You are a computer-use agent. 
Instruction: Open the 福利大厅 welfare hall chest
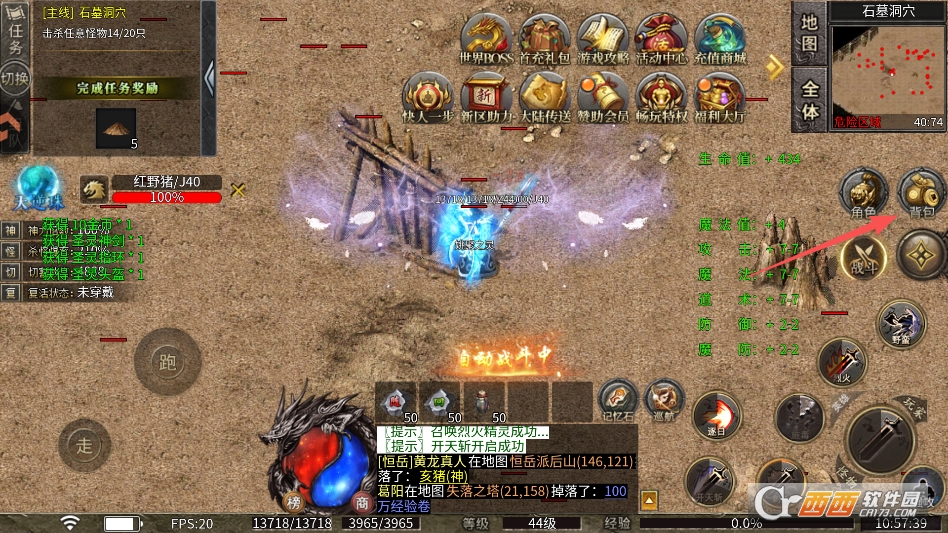[x=720, y=96]
